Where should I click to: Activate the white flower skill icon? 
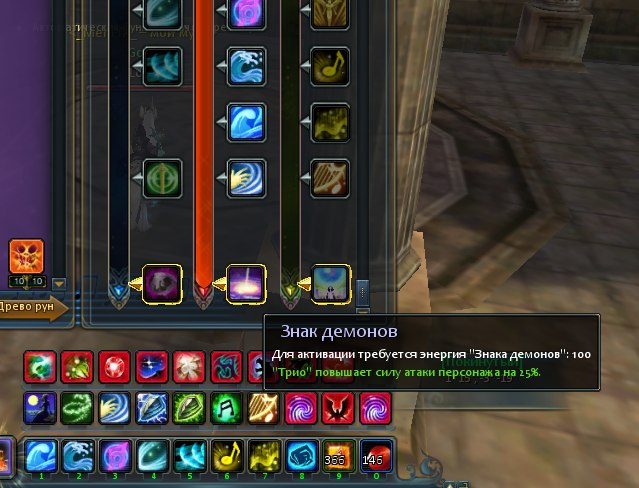click(189, 365)
